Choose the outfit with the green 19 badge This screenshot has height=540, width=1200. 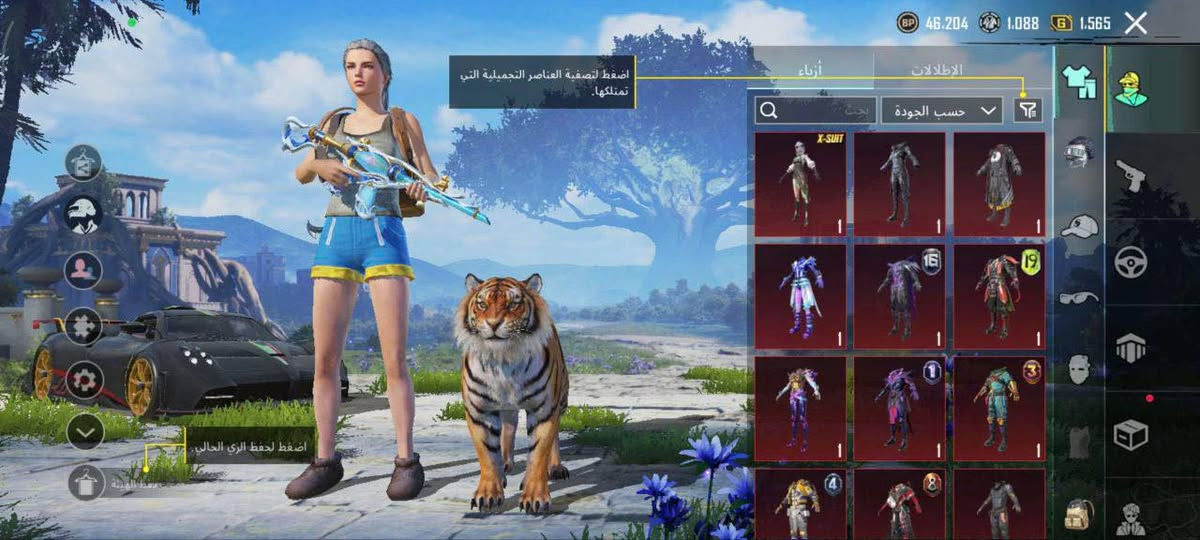(999, 296)
